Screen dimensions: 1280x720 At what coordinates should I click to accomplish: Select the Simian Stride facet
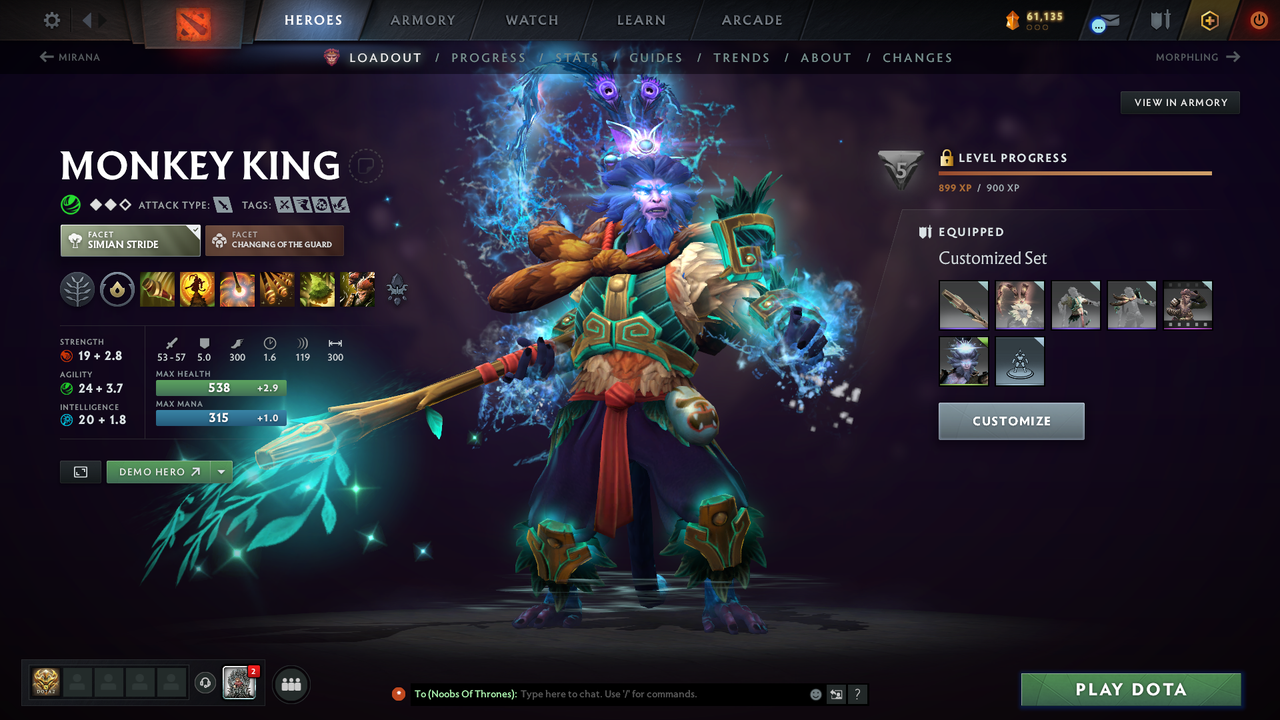(x=129, y=240)
